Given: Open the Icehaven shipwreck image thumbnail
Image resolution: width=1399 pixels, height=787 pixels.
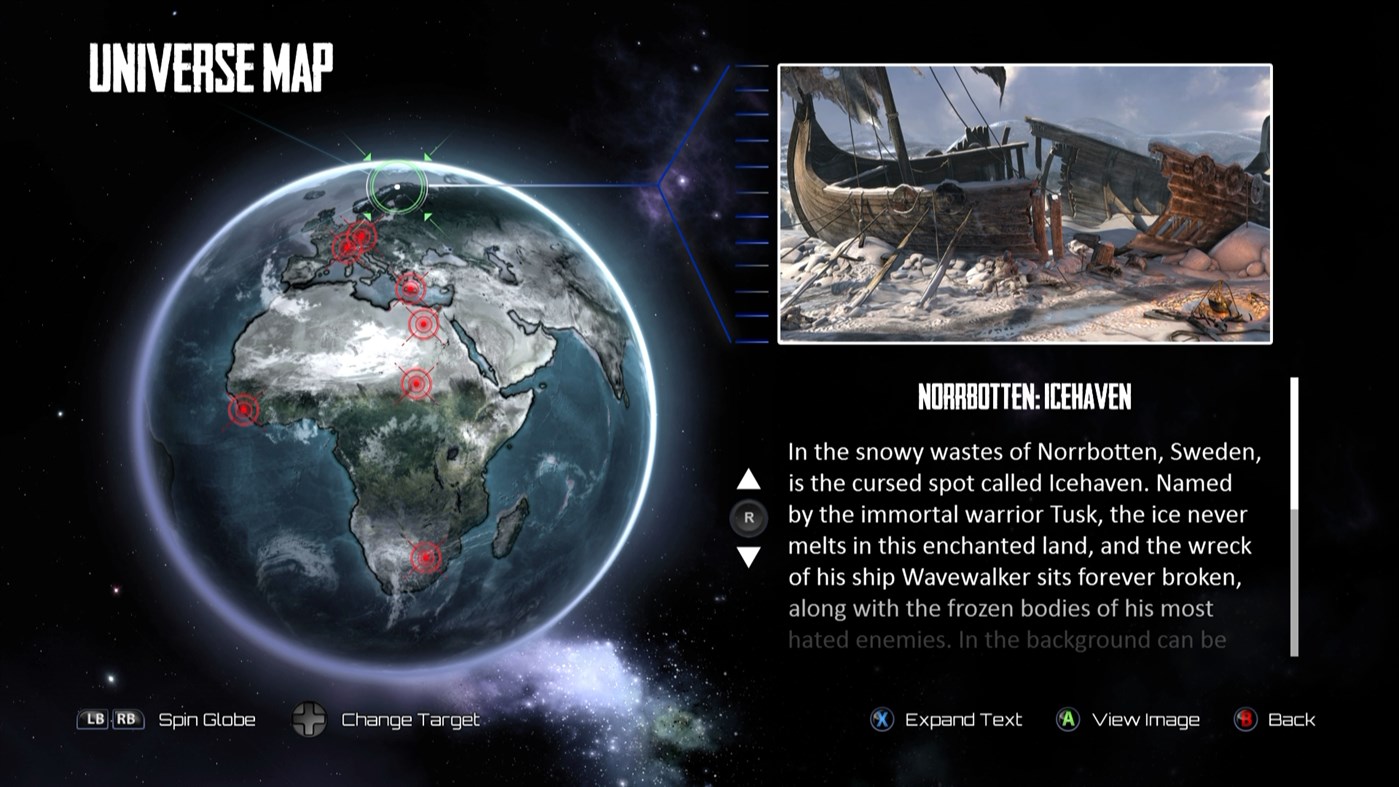Looking at the screenshot, I should point(1025,203).
